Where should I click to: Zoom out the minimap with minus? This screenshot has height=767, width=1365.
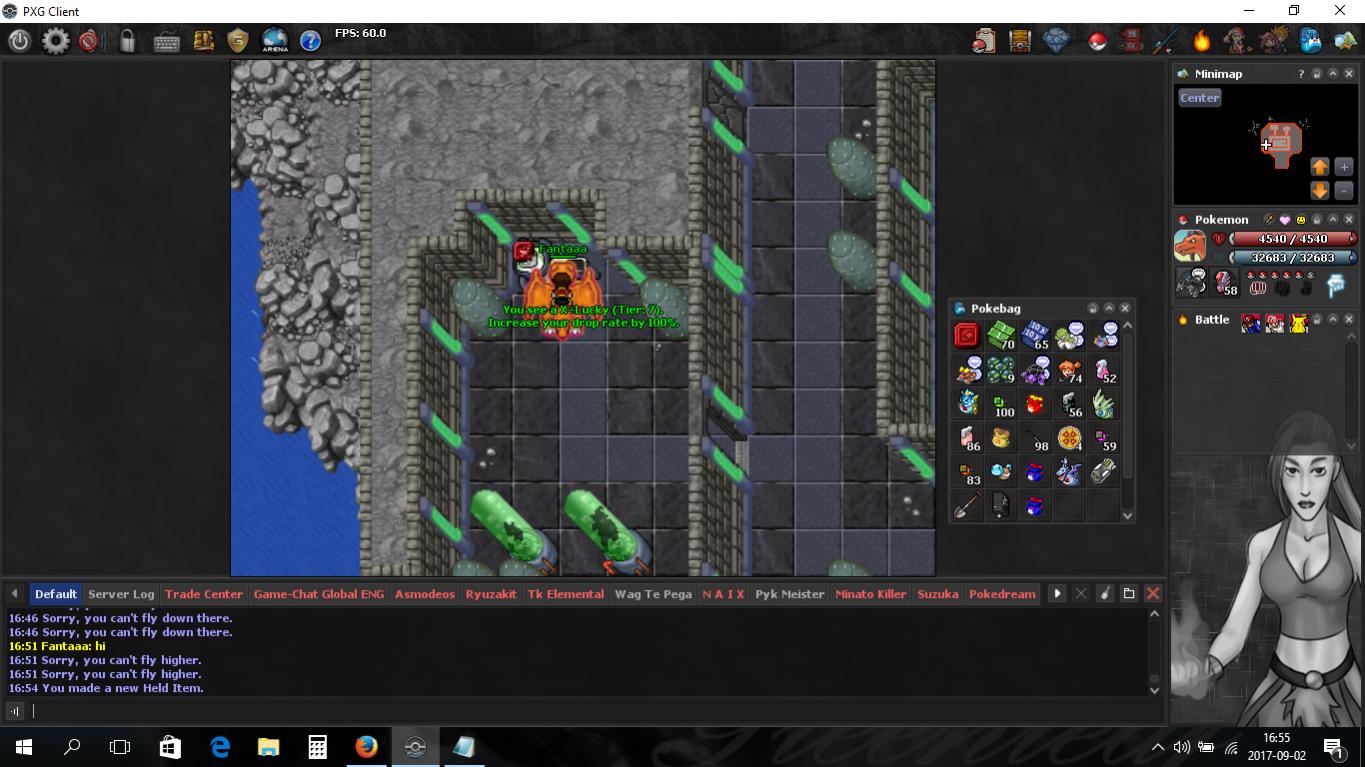click(x=1343, y=190)
